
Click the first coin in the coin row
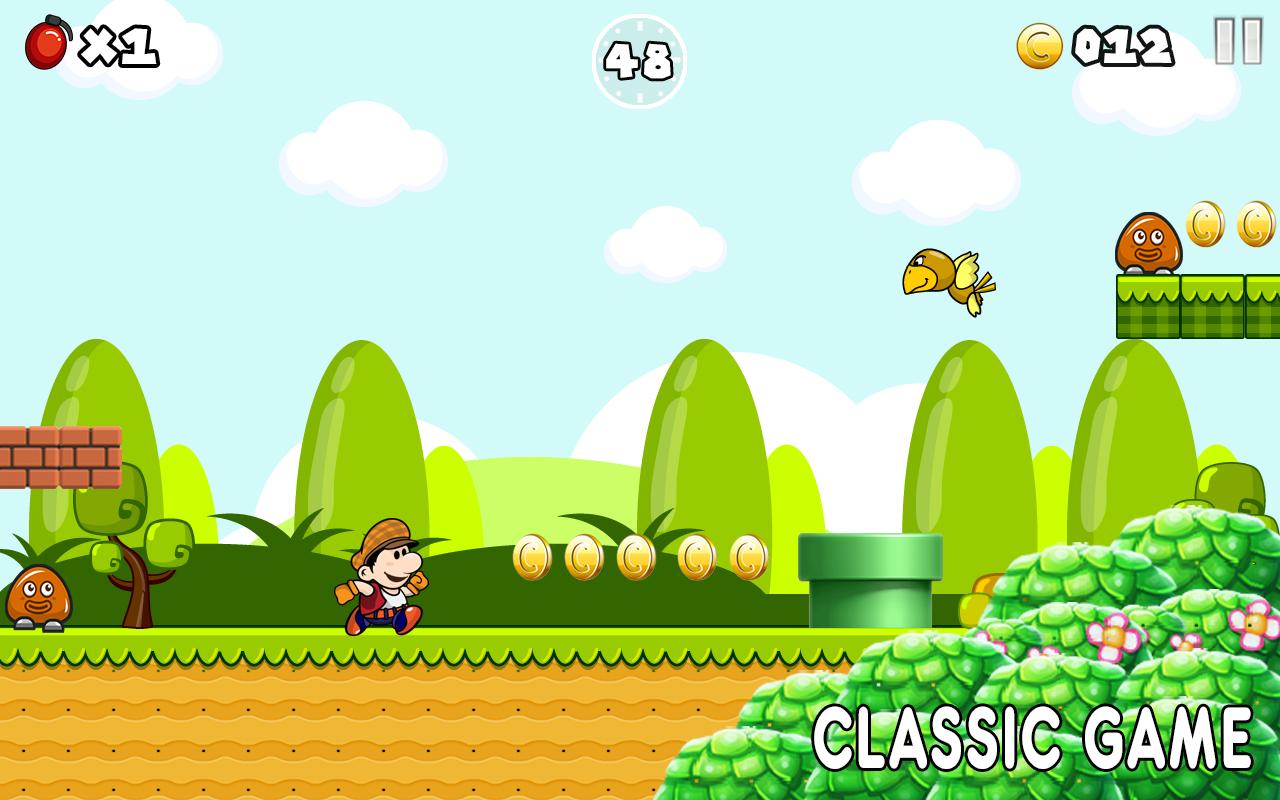pos(533,558)
